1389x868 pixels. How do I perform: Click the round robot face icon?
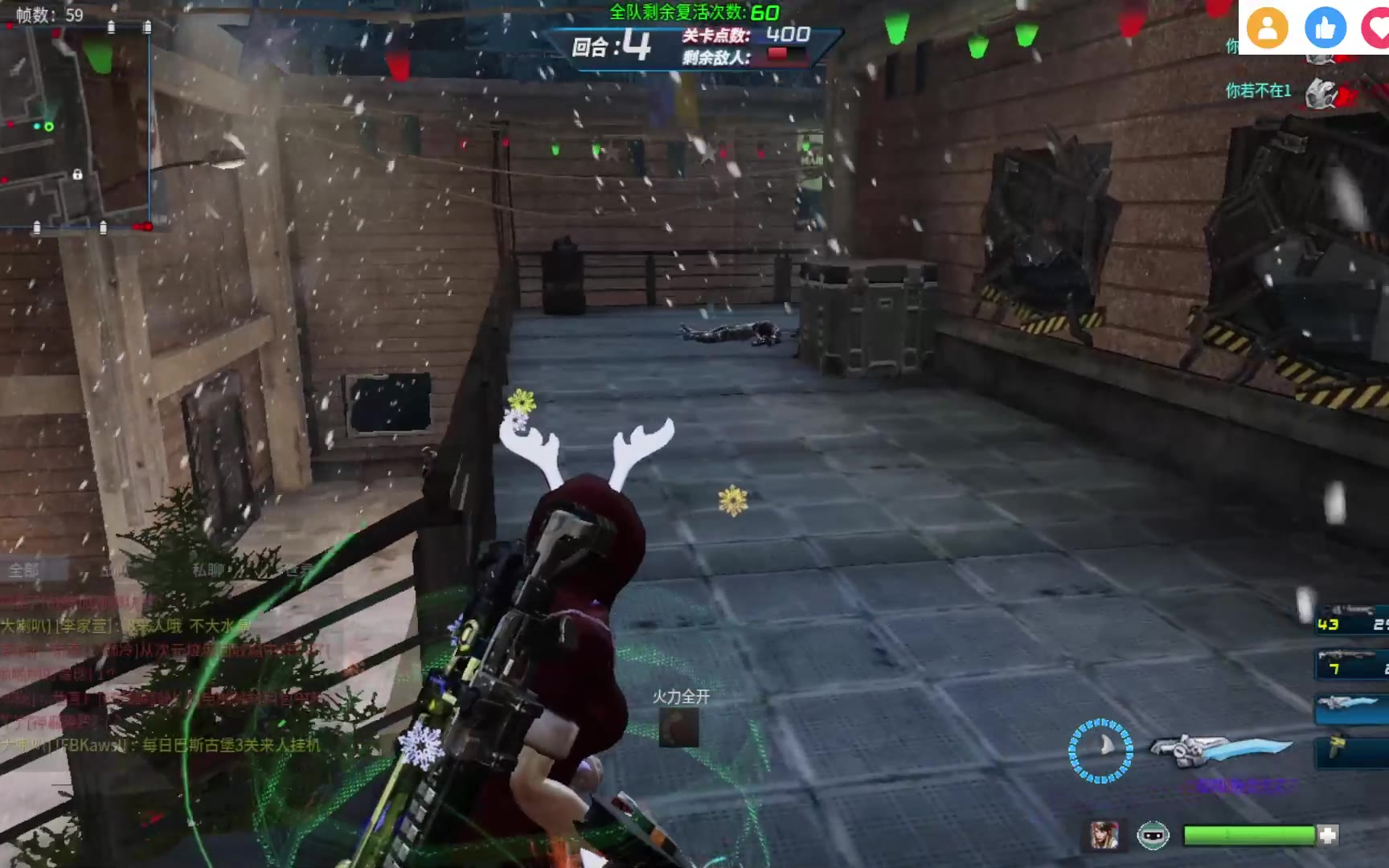[1153, 836]
